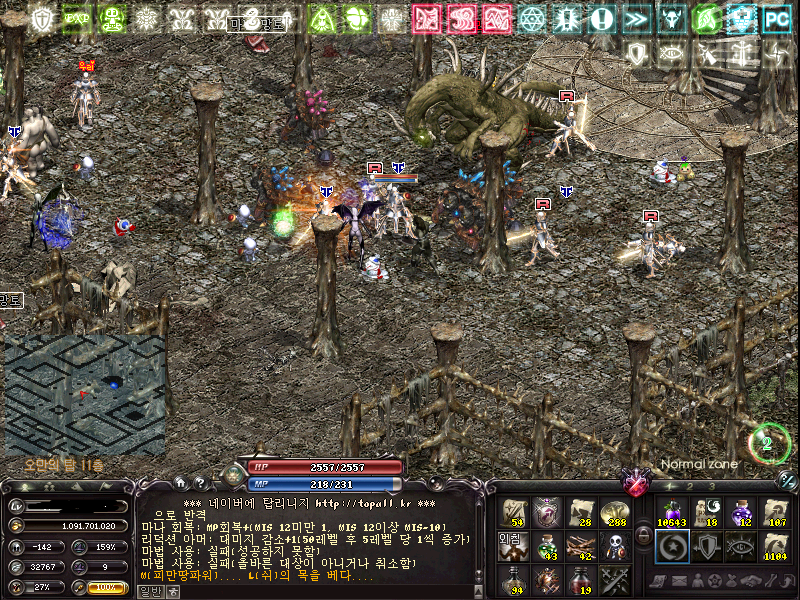
Task: Open the dungeon minimap
Action: click(85, 393)
